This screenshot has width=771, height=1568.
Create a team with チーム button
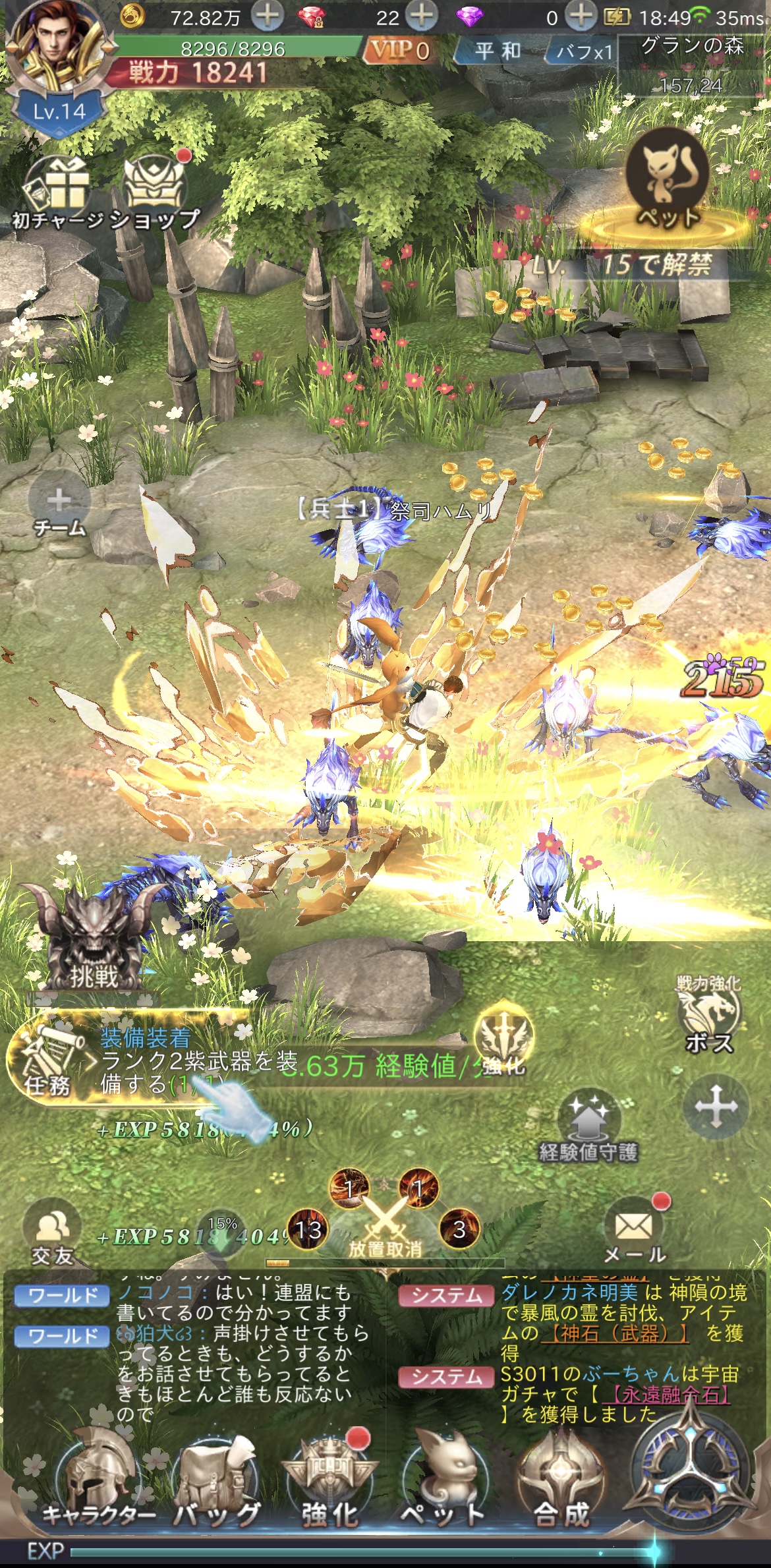(x=59, y=509)
